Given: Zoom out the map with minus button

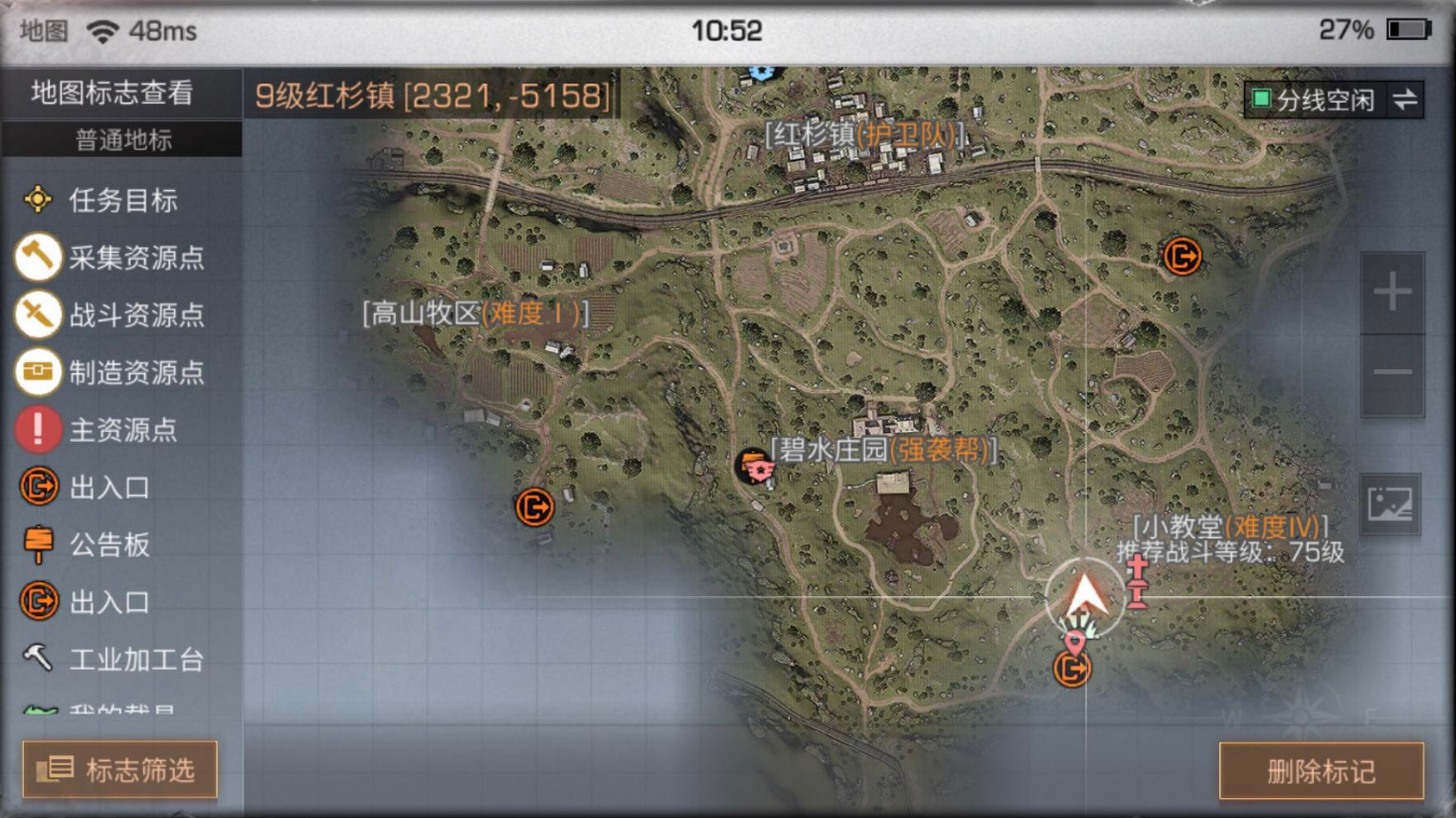Looking at the screenshot, I should [x=1392, y=373].
